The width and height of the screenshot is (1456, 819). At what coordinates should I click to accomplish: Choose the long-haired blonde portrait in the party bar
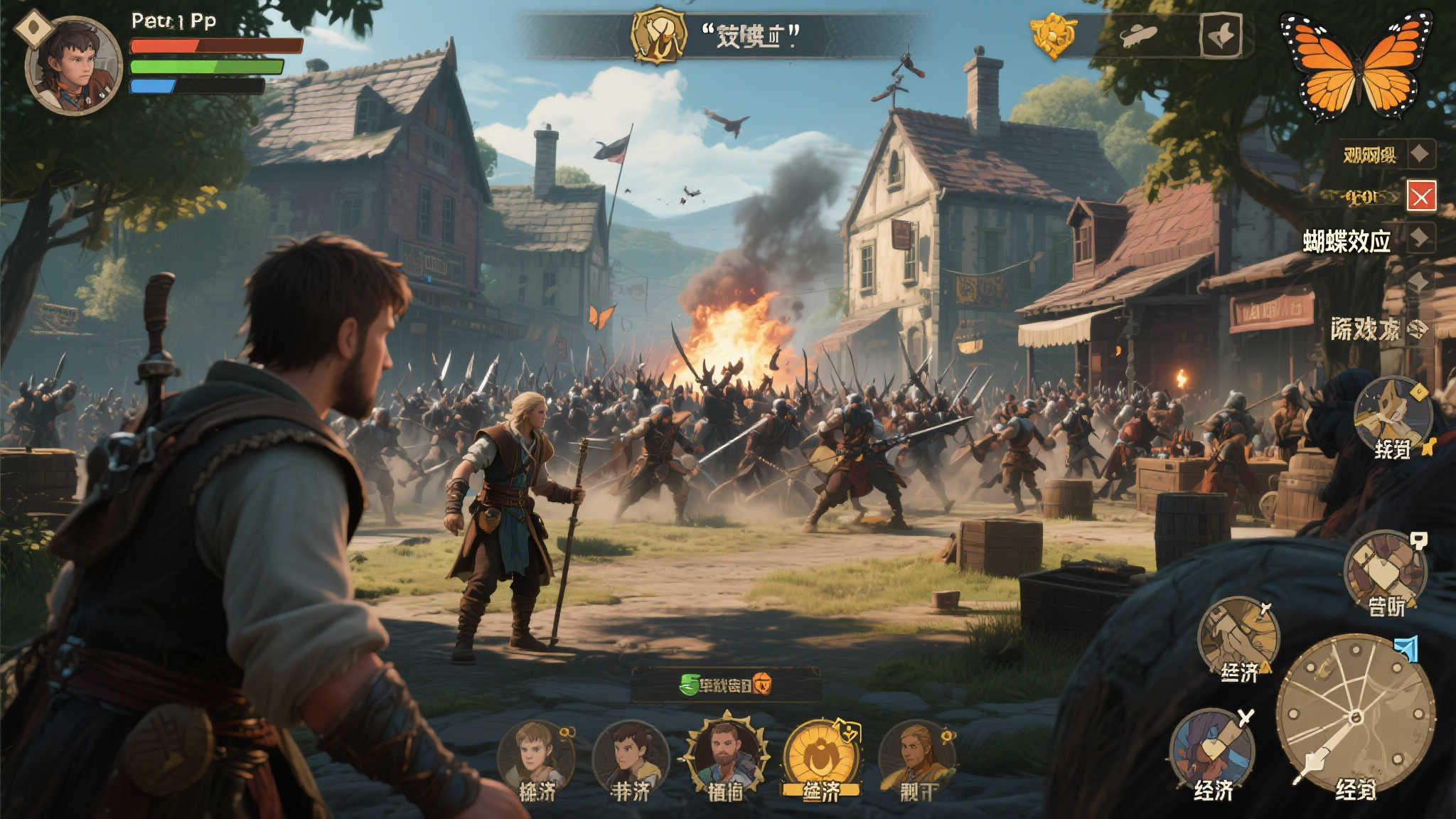point(916,756)
